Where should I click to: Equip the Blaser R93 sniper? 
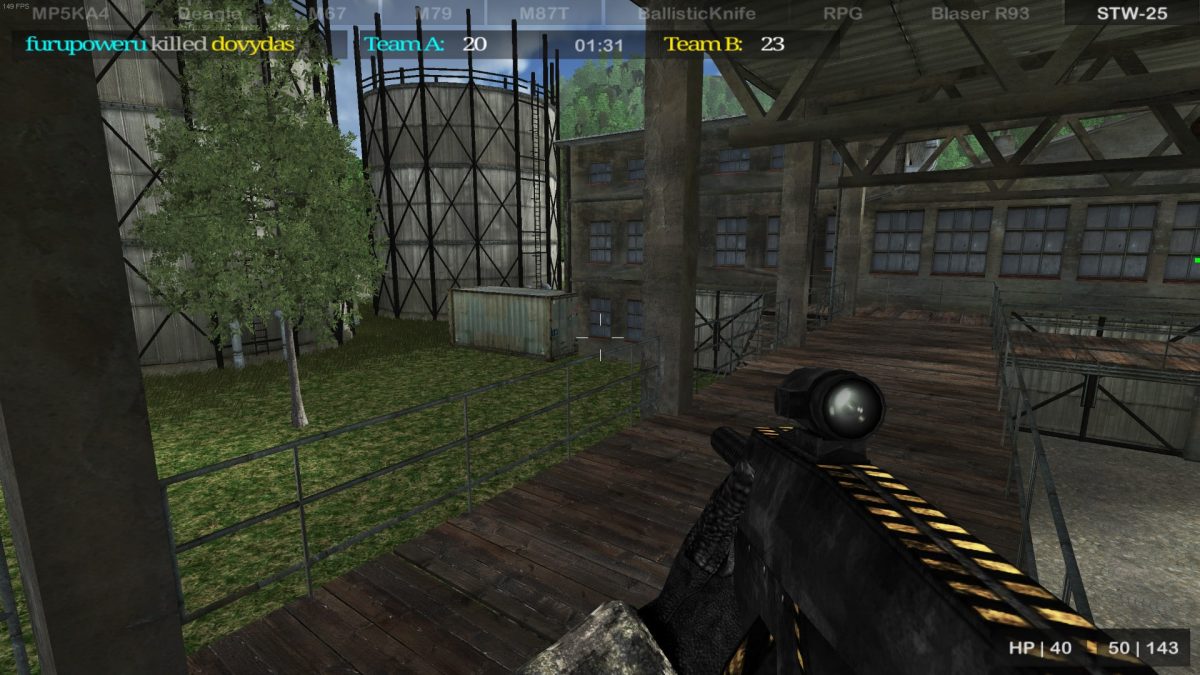coord(979,13)
